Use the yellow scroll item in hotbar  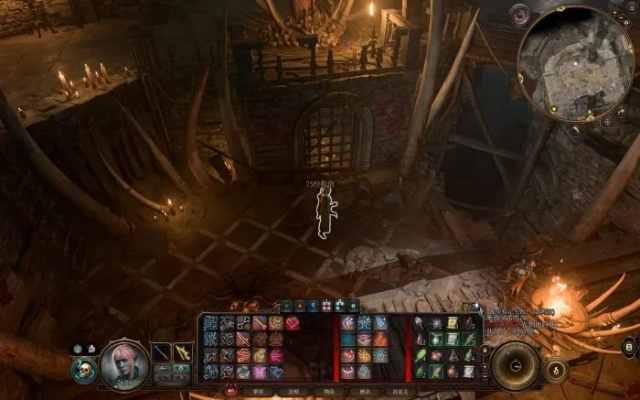pyautogui.click(x=451, y=323)
